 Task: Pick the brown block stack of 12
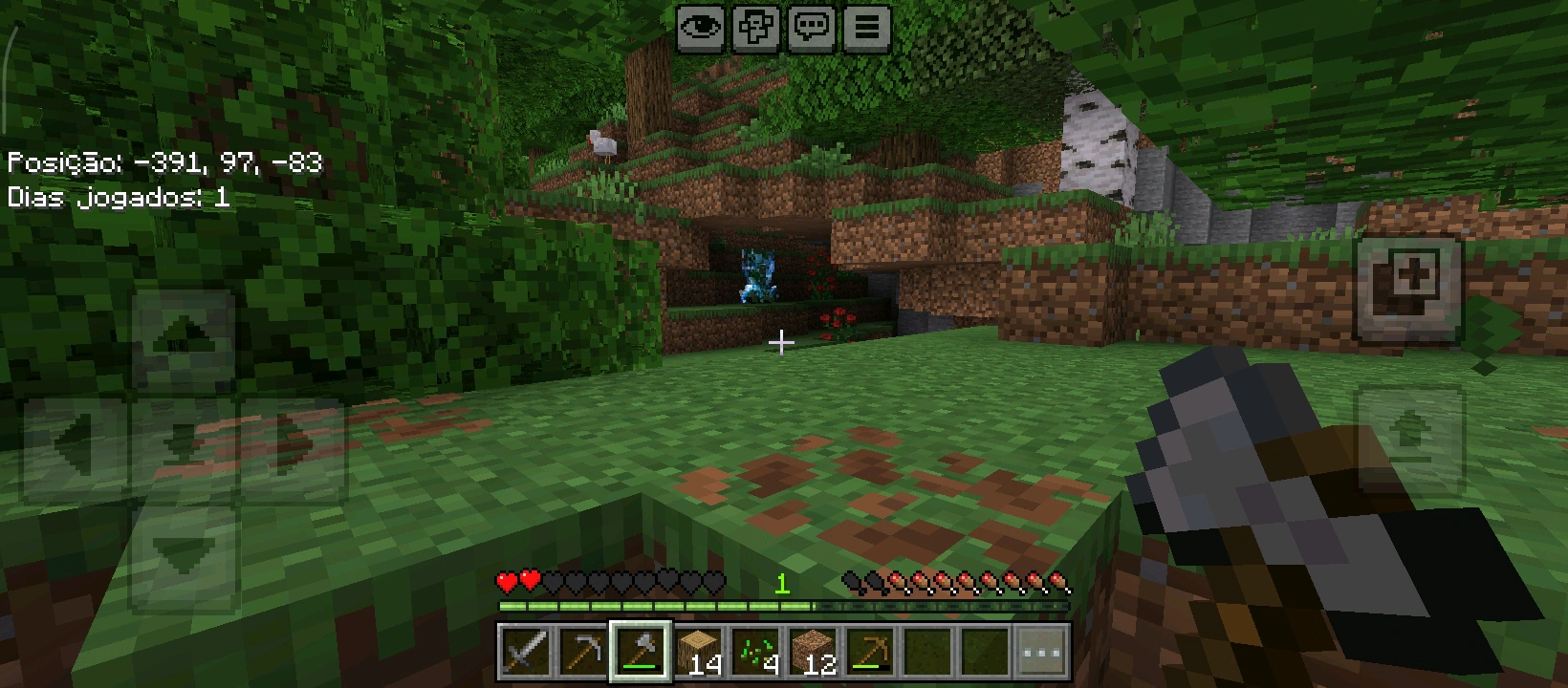pyautogui.click(x=813, y=652)
